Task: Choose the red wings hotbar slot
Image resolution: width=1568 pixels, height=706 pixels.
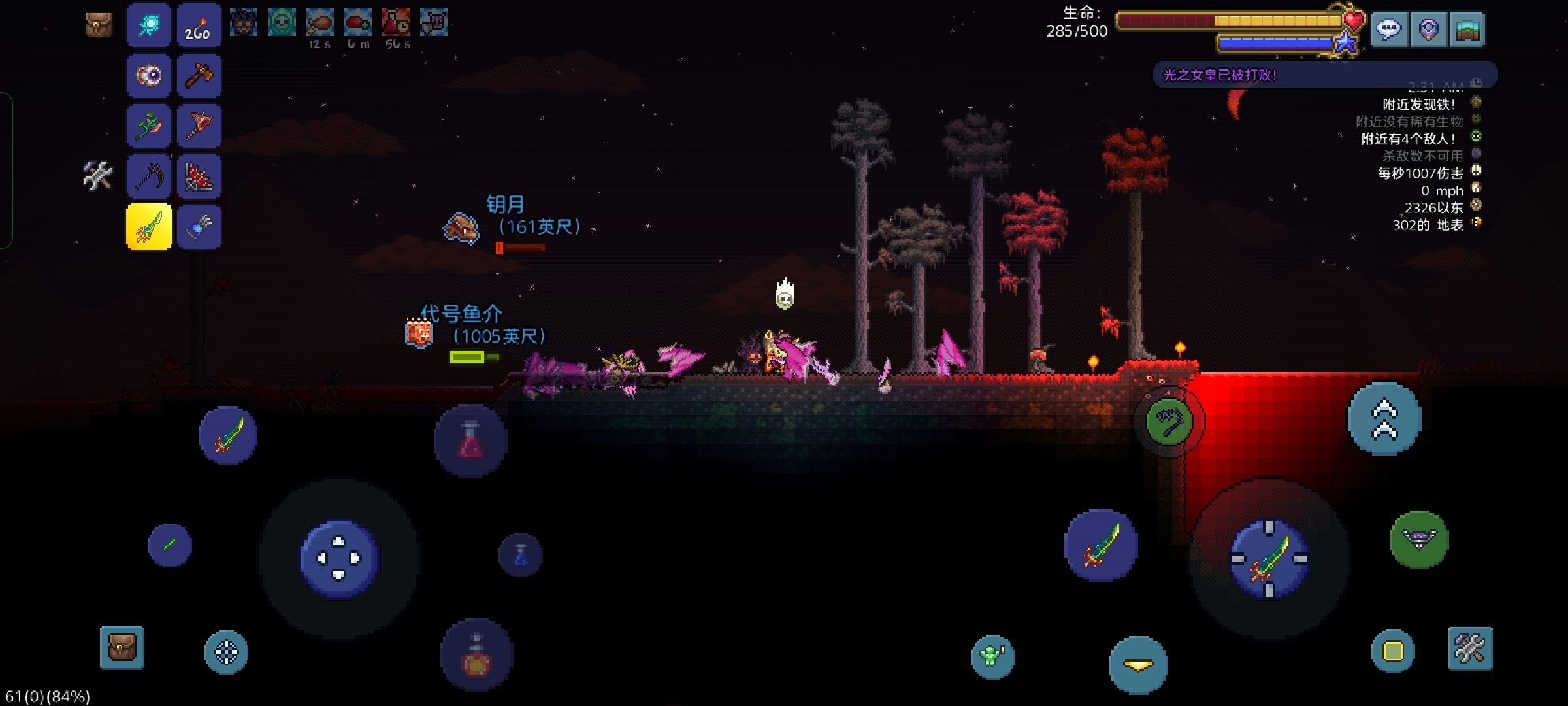Action: click(x=199, y=176)
